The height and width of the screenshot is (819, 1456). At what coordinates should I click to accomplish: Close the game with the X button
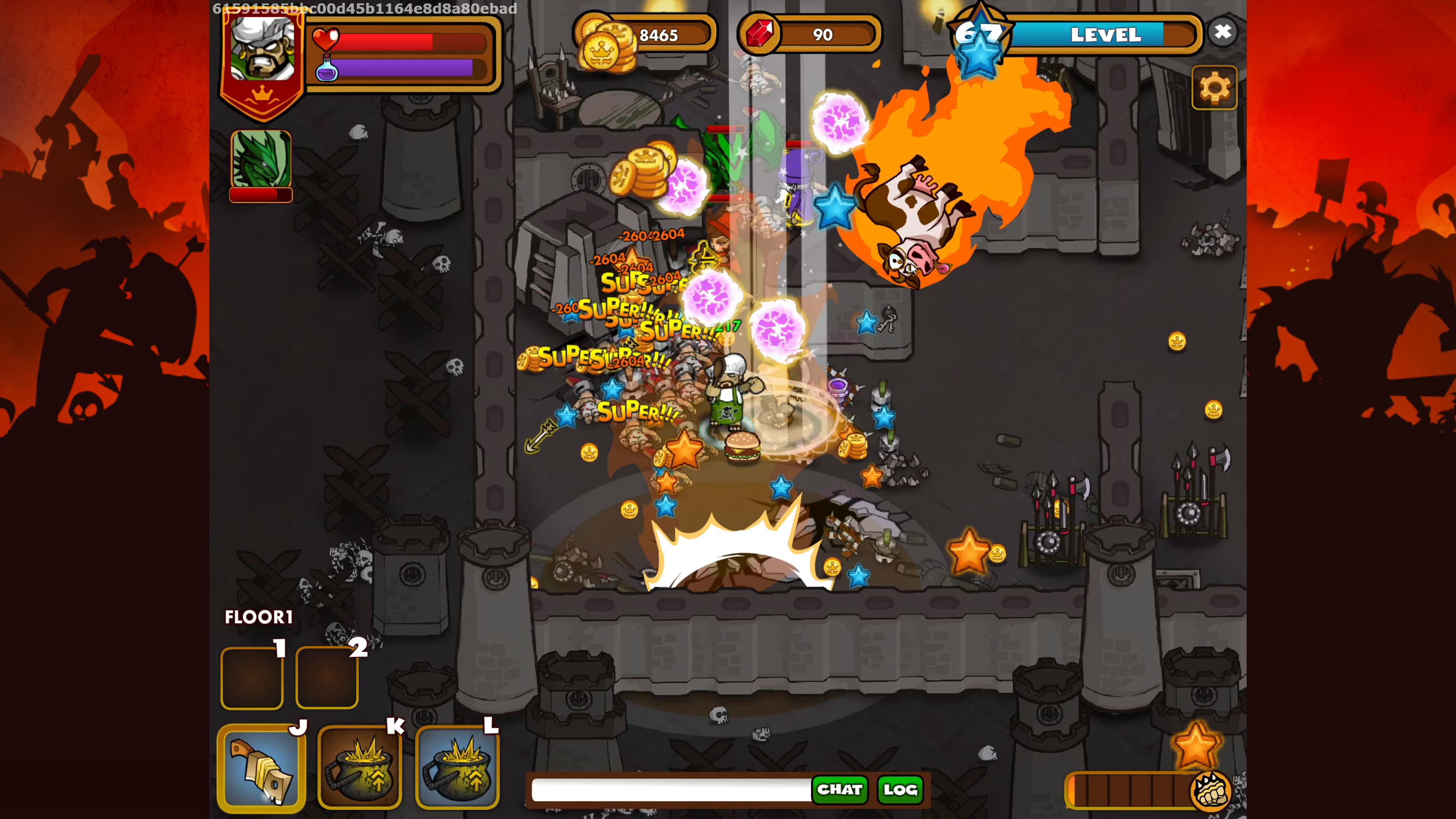pyautogui.click(x=1222, y=32)
